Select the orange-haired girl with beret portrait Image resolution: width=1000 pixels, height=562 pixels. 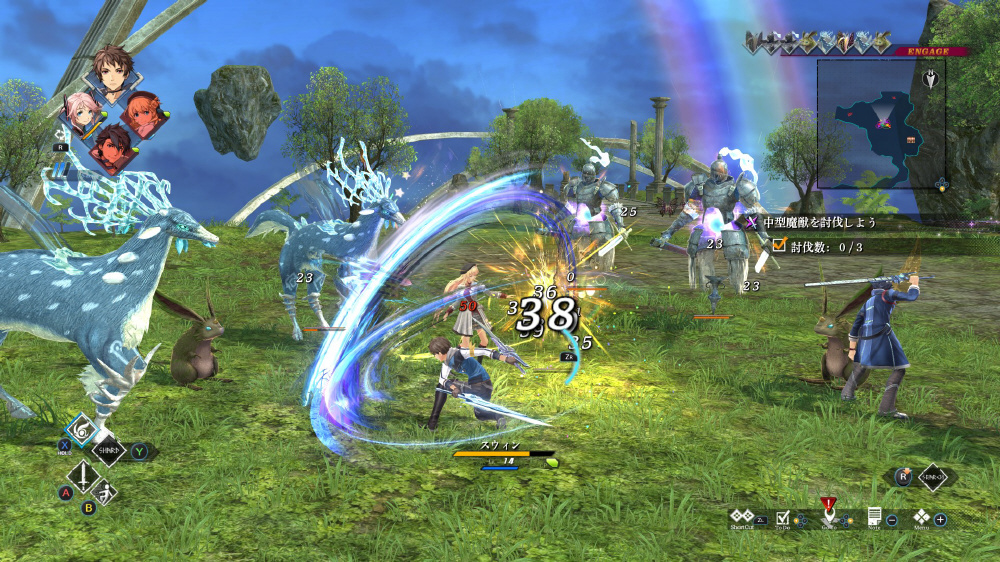tap(145, 114)
